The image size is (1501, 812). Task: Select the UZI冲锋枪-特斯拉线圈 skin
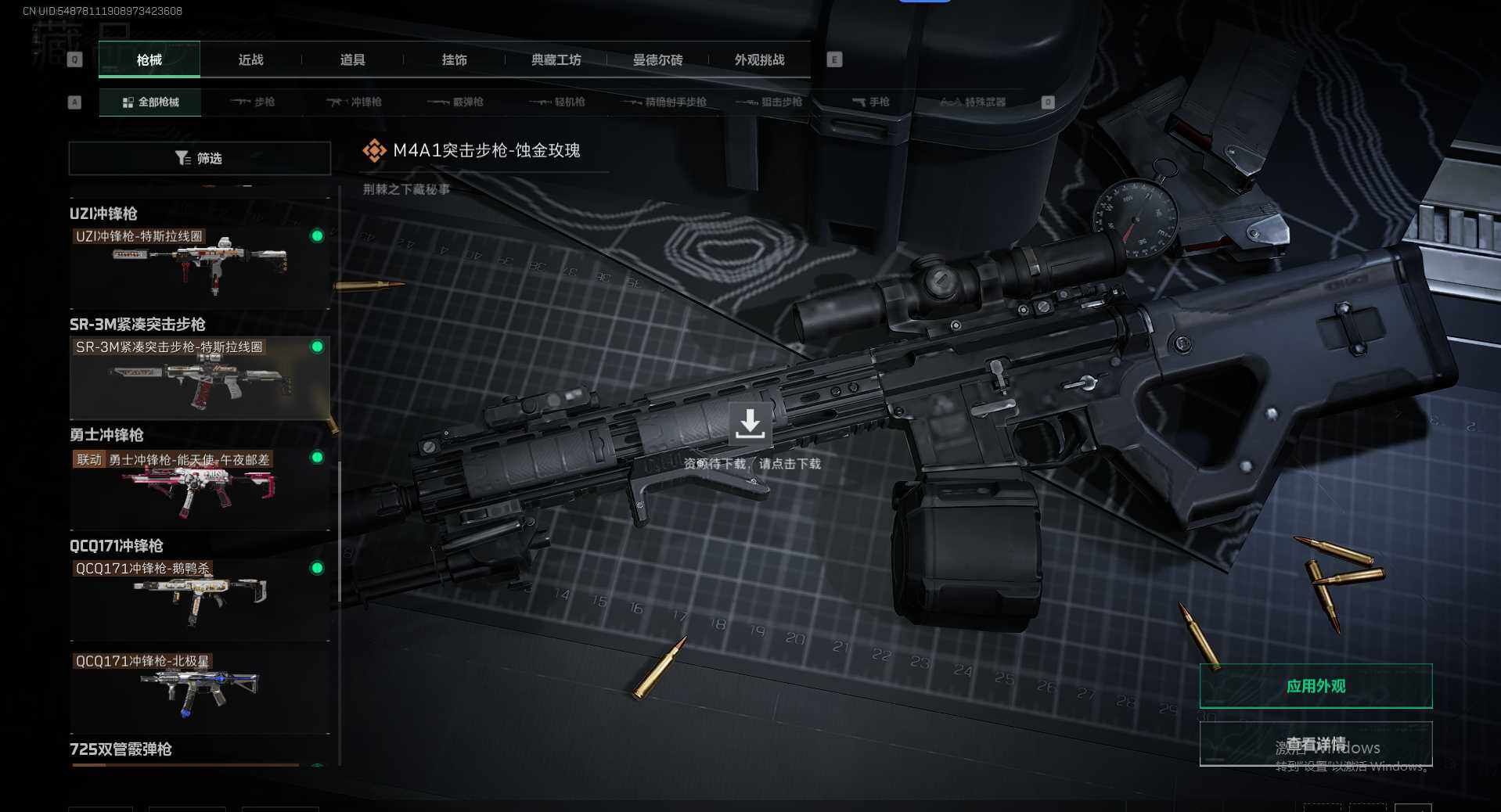[x=200, y=266]
